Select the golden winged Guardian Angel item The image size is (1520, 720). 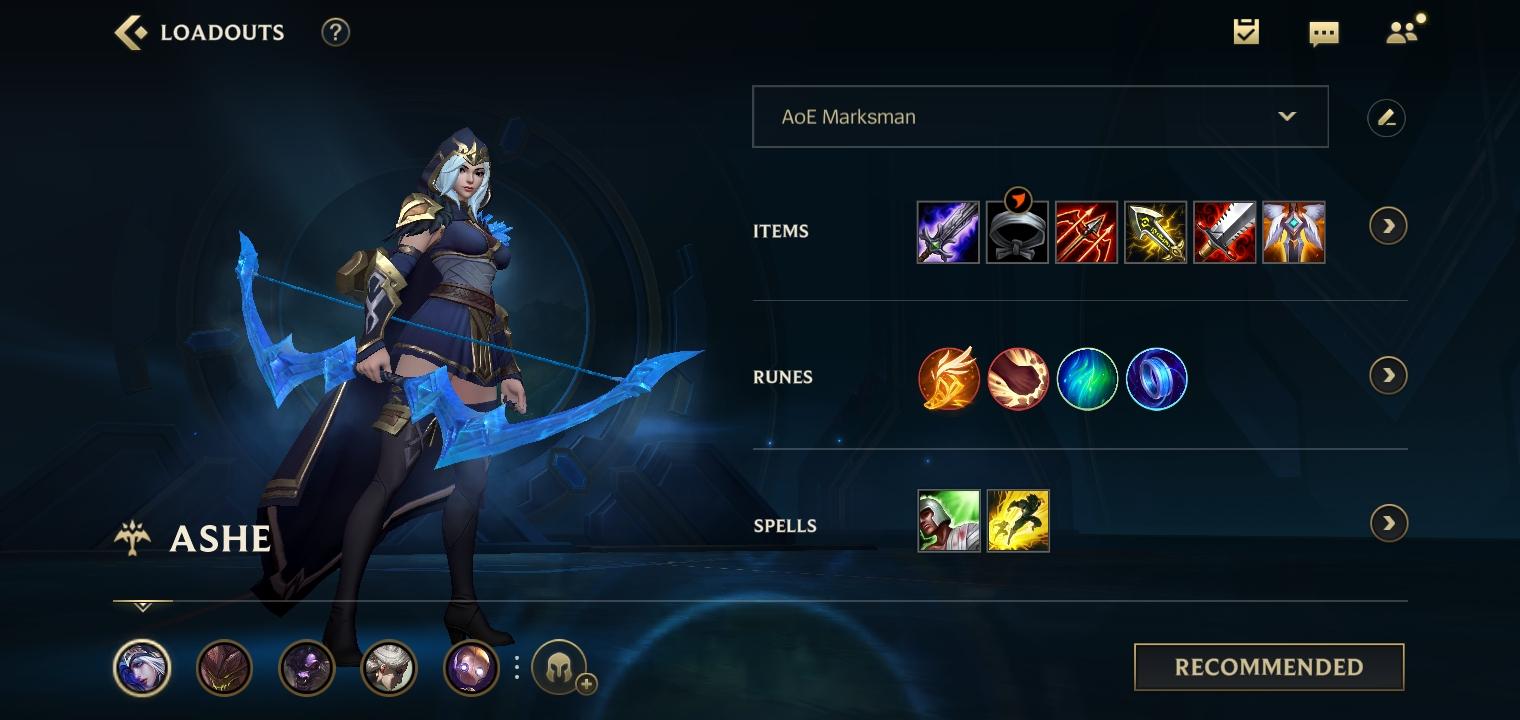pos(1293,232)
